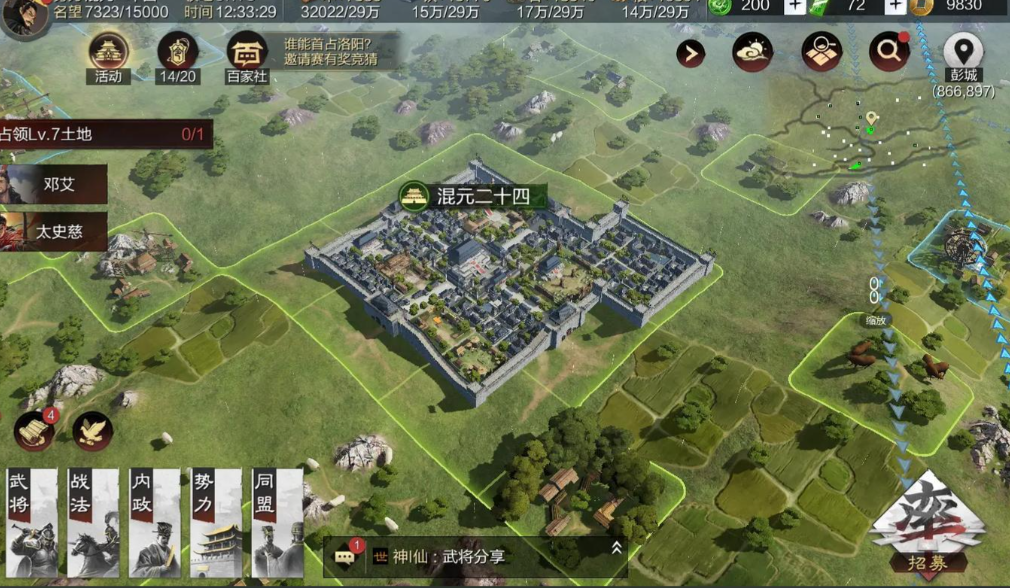1010x588 pixels.
Task: Expand the collapsed icon row with the arrow
Action: 690,53
